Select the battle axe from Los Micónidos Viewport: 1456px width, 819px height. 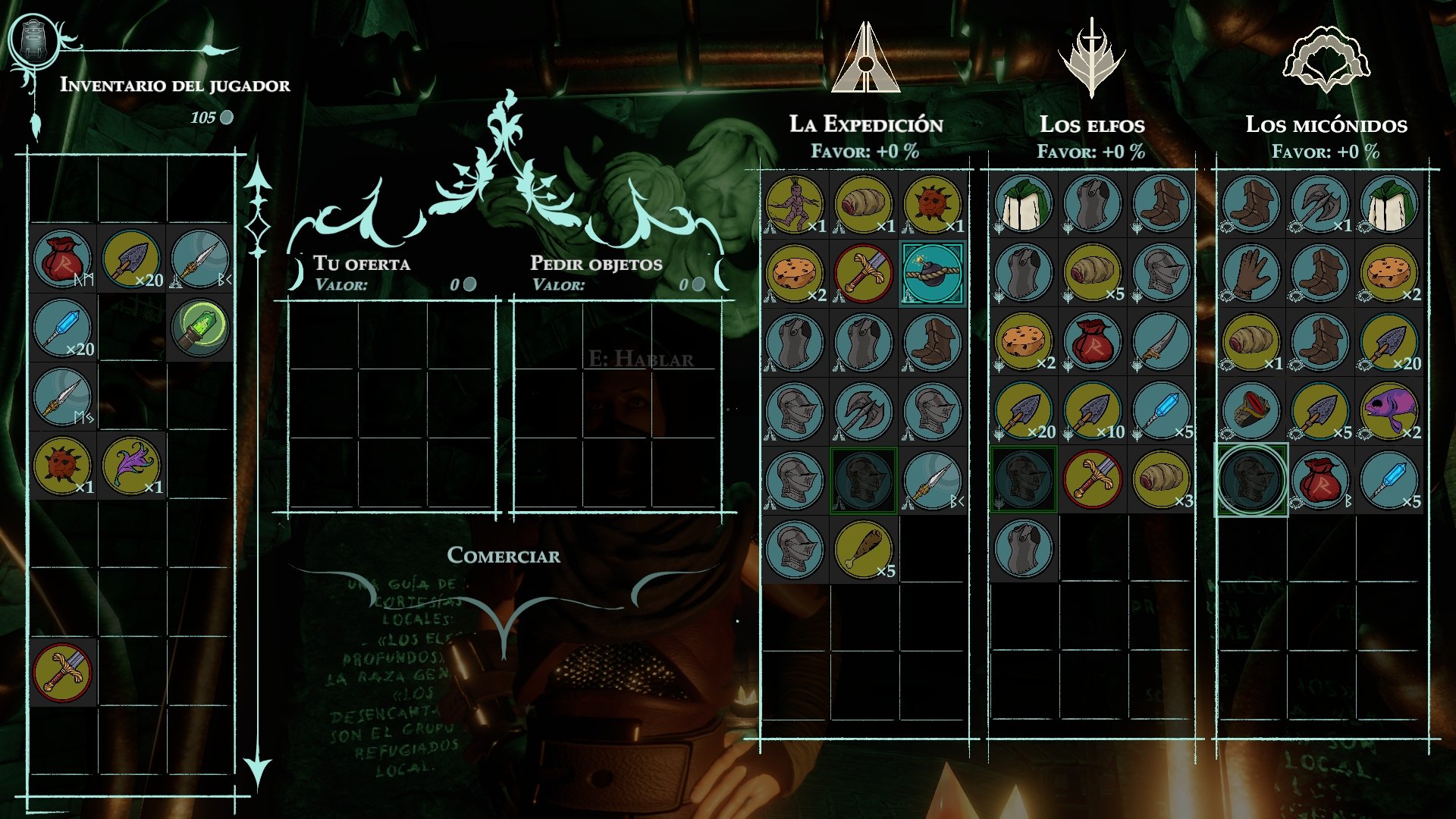point(1319,204)
